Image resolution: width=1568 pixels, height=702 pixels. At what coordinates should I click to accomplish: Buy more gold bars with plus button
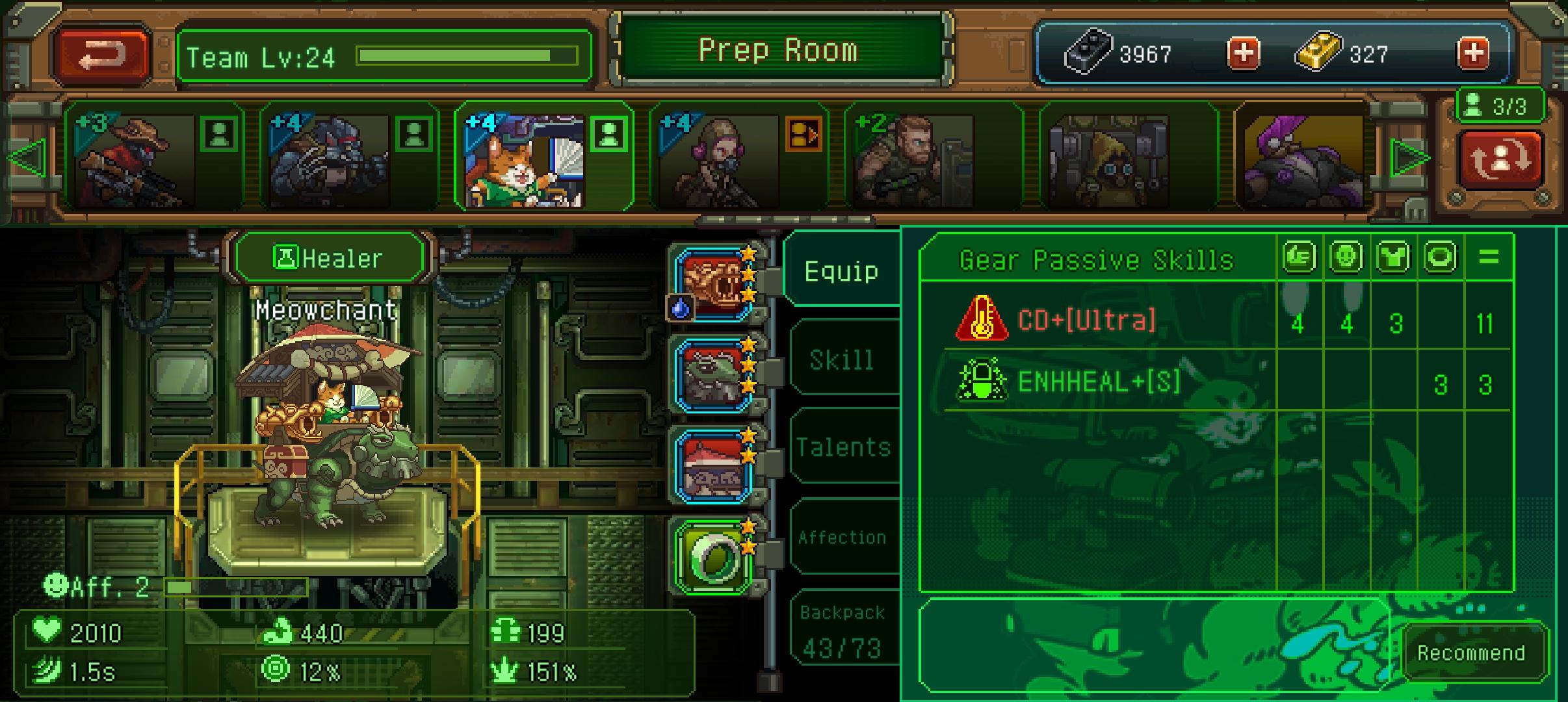pyautogui.click(x=1473, y=53)
